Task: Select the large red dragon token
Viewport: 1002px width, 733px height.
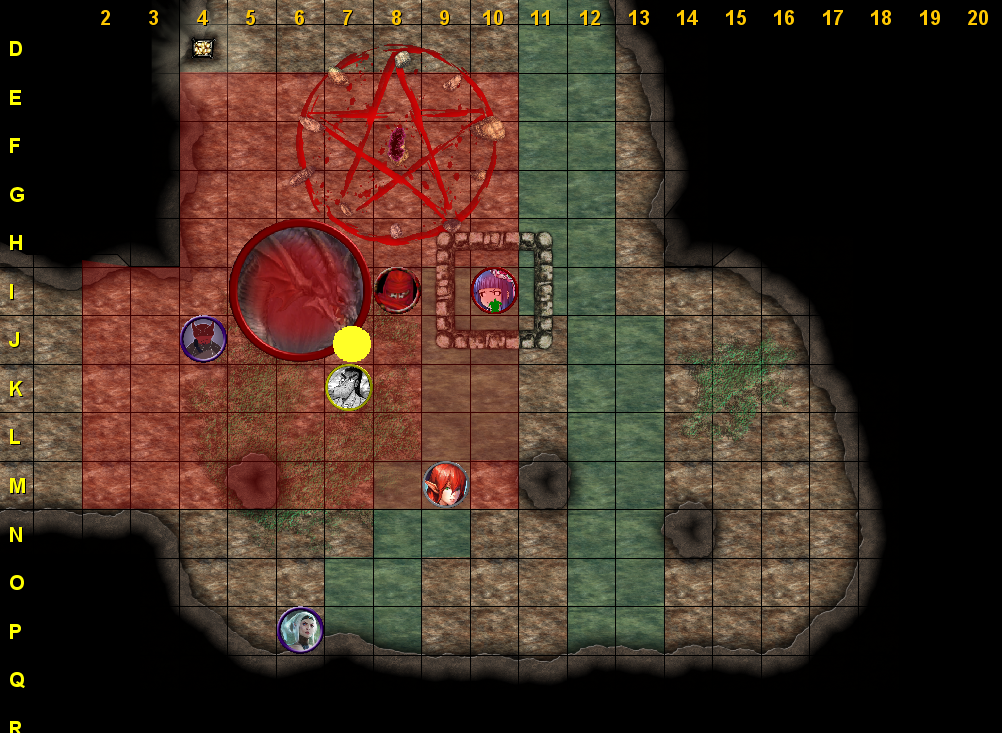Action: click(300, 290)
